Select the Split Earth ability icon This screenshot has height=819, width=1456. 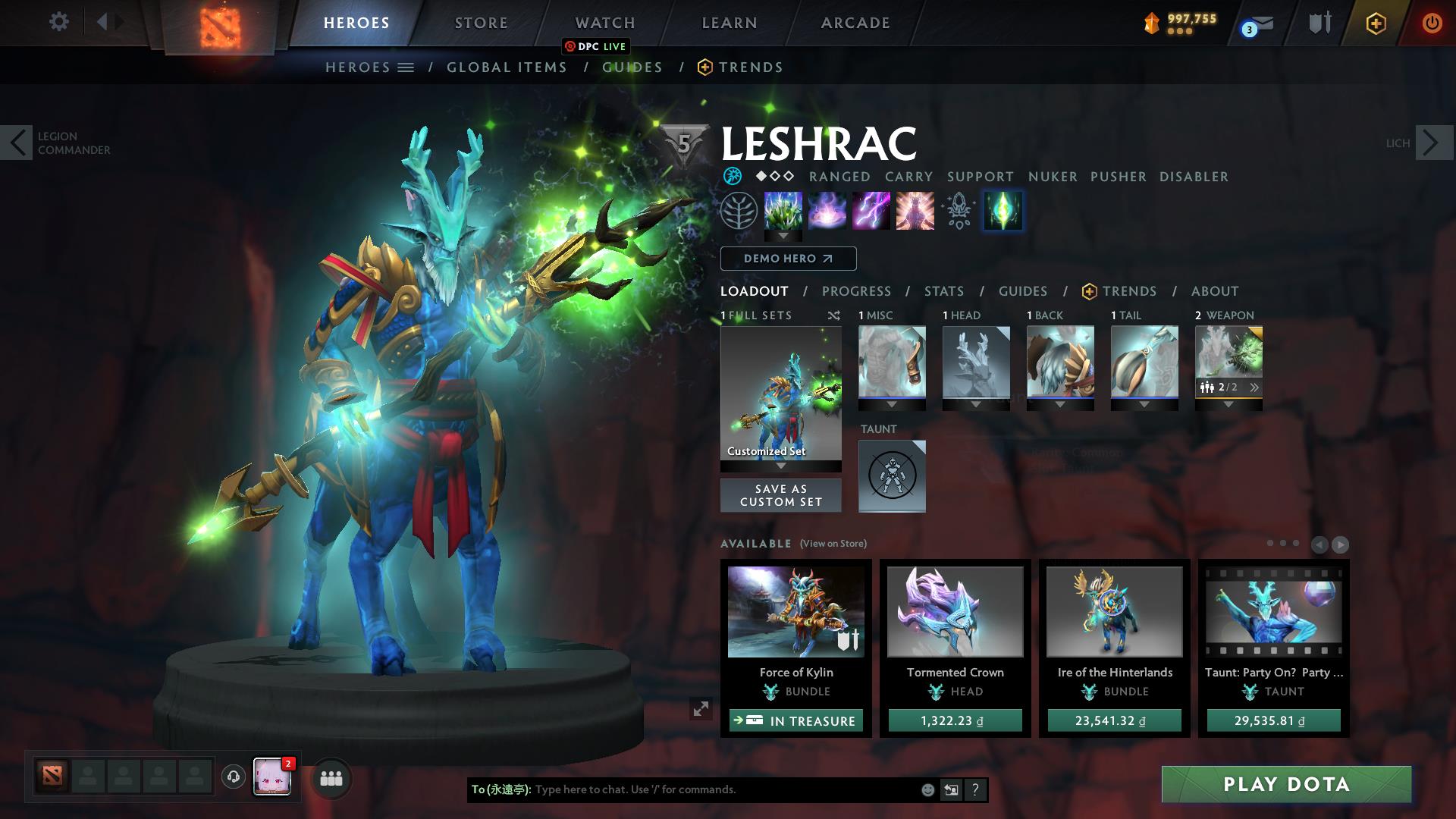click(783, 211)
